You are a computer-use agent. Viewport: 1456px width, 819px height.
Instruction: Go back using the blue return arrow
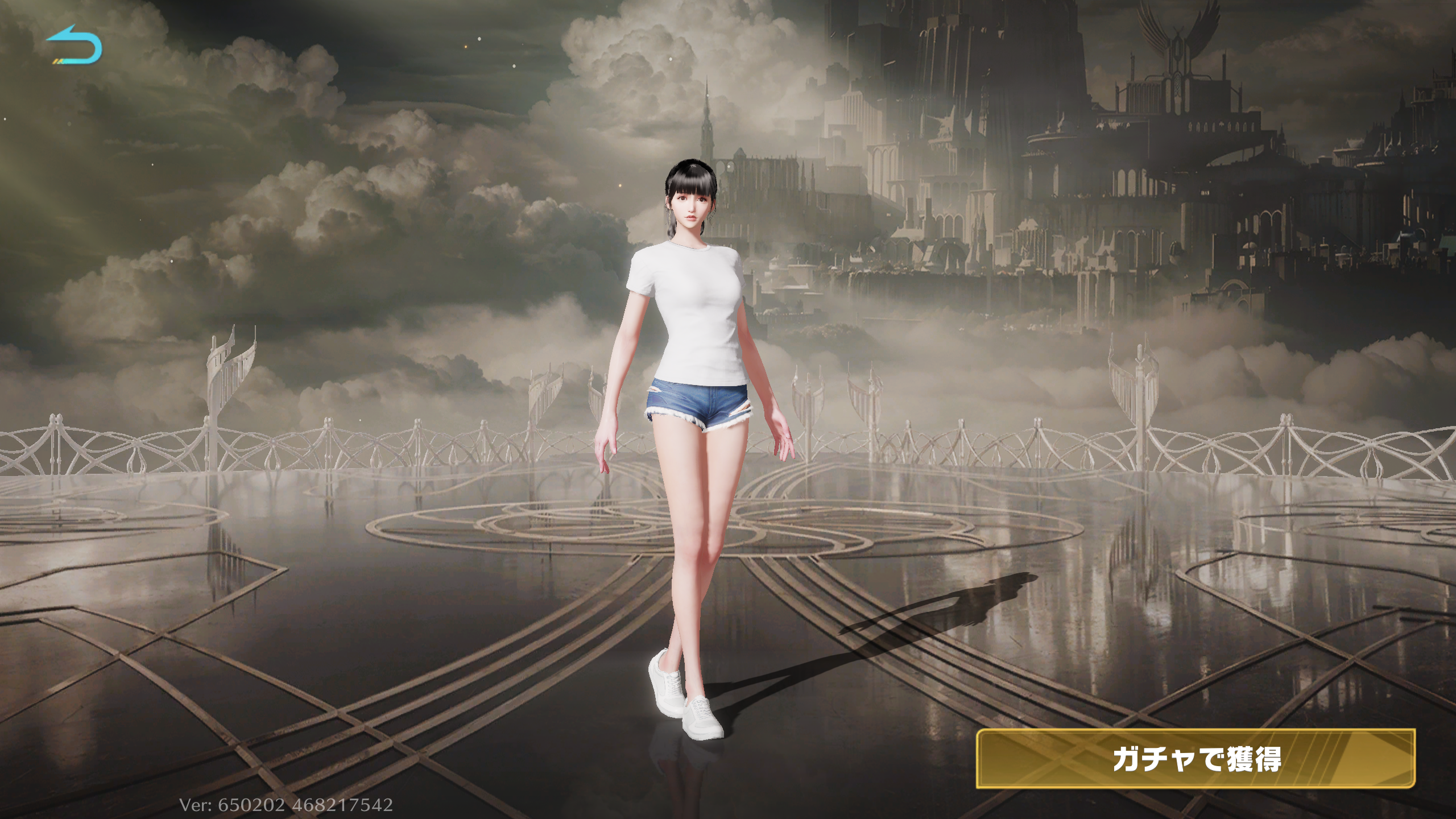click(x=75, y=45)
